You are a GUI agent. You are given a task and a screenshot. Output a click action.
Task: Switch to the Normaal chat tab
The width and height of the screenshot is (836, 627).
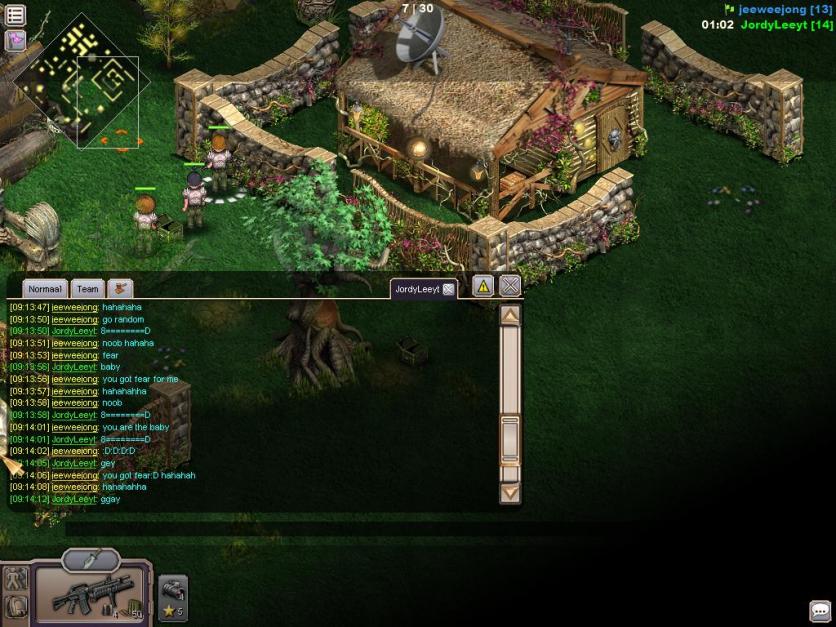[45, 288]
